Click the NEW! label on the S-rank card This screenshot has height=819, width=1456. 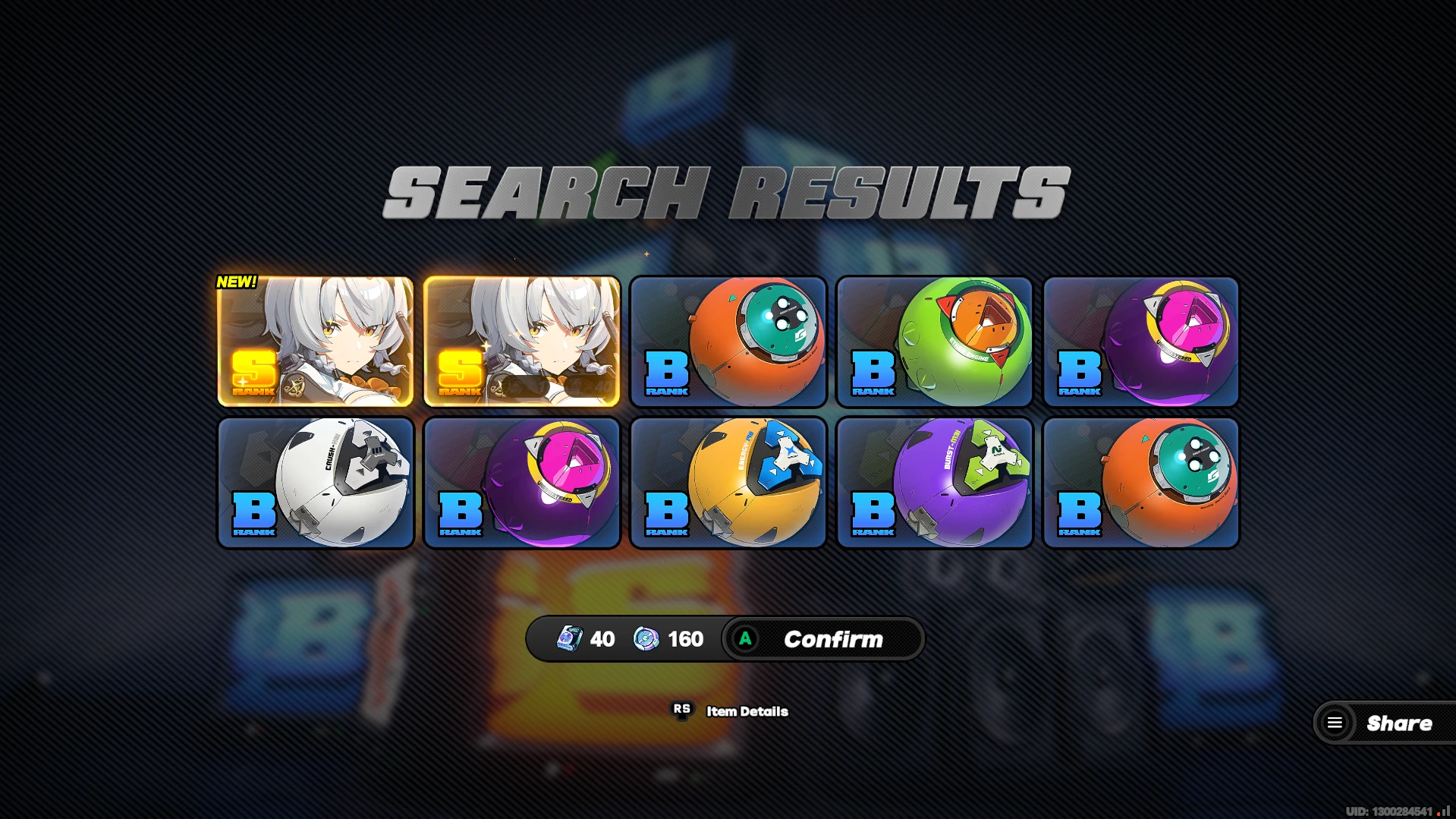coord(236,282)
